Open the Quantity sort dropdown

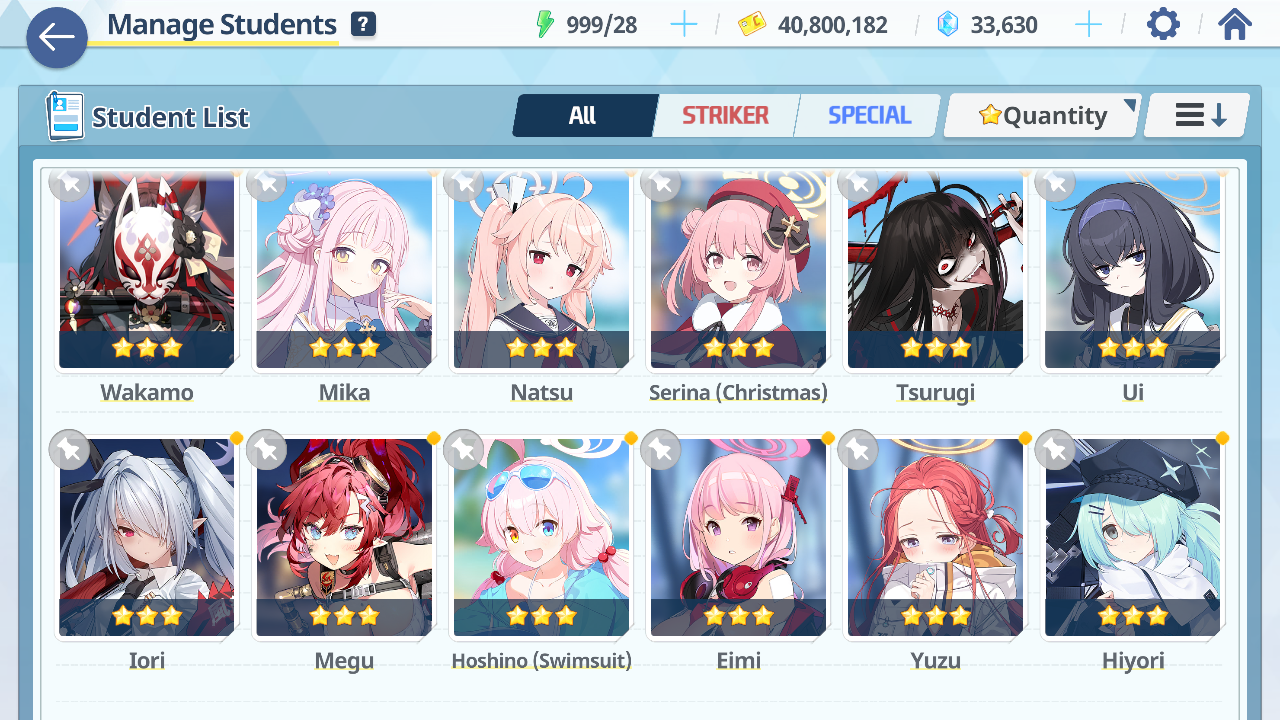coord(1042,116)
